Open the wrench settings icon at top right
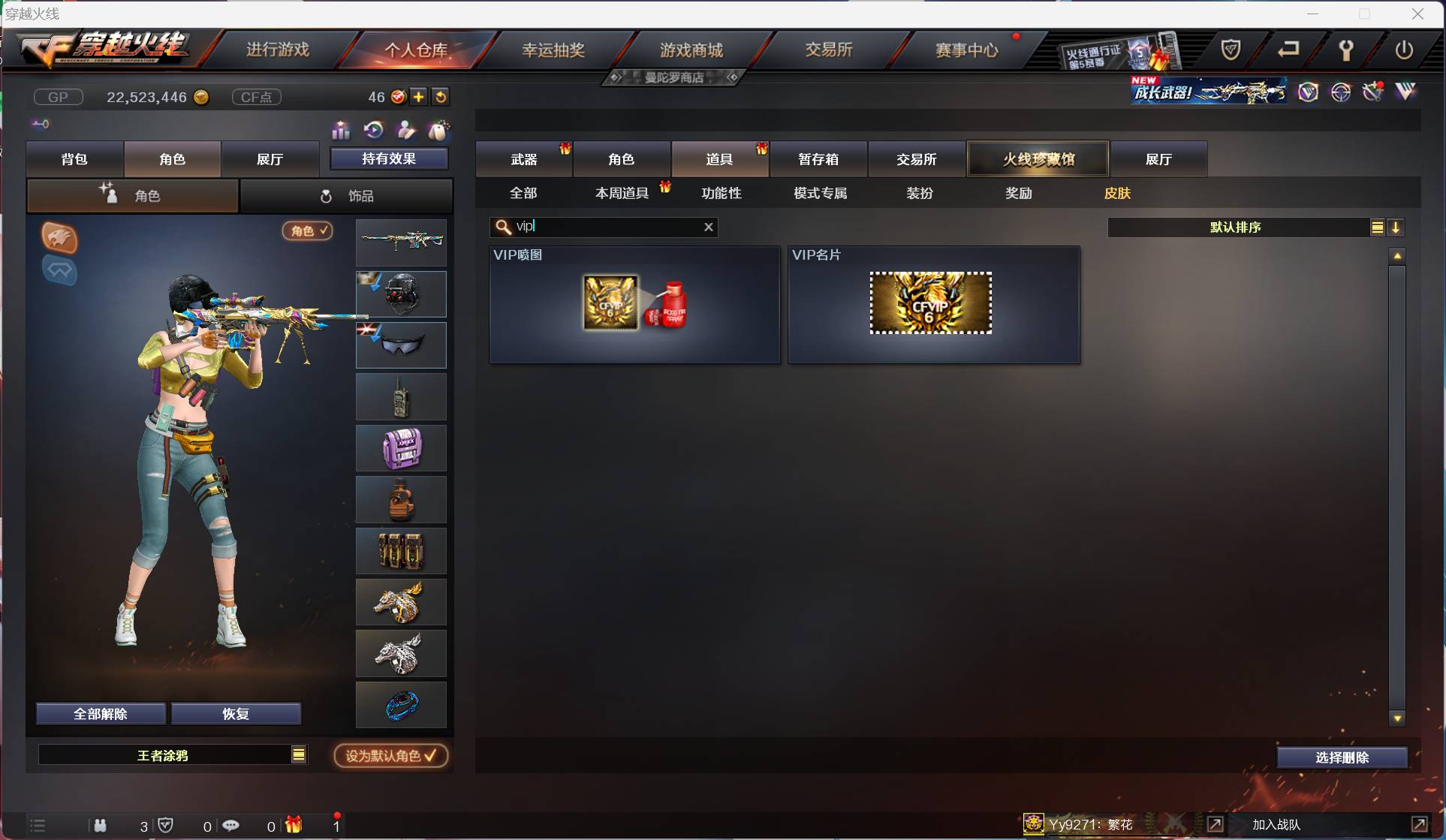This screenshot has height=840, width=1446. point(1345,50)
